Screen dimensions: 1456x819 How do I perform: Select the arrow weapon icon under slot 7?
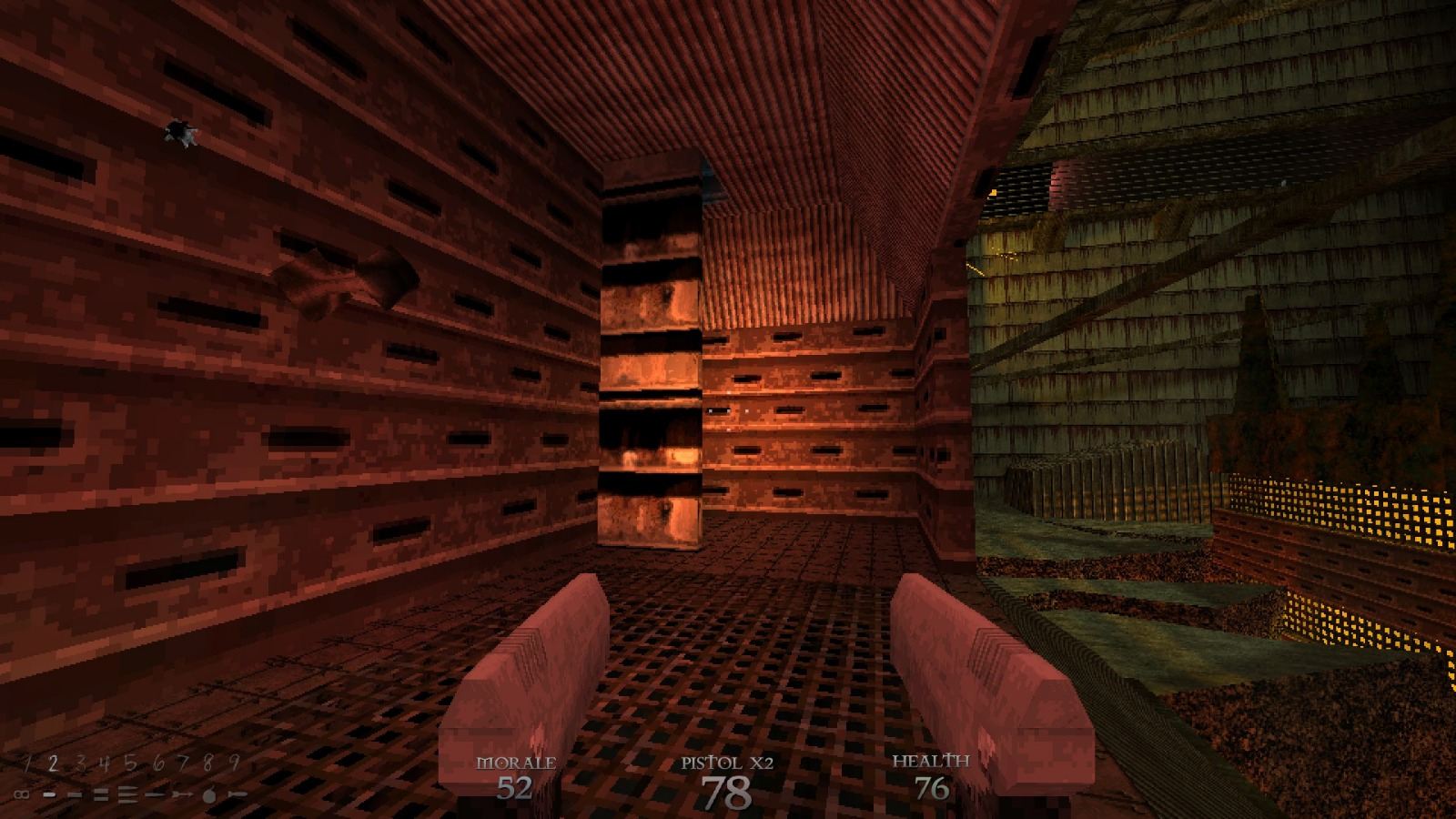pos(182,794)
